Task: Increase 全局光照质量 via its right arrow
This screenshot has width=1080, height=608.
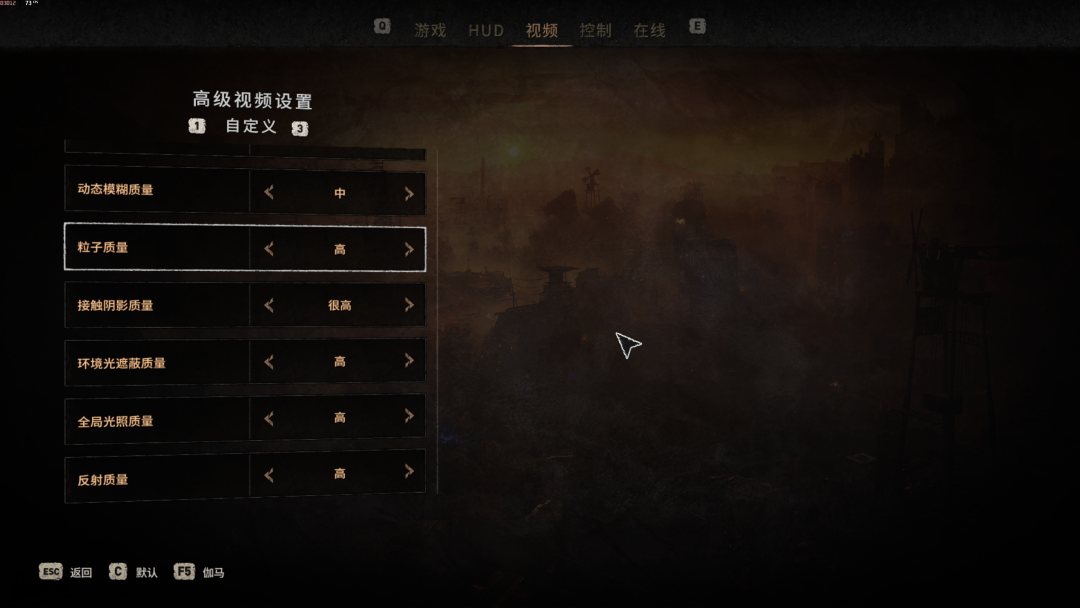Action: tap(409, 416)
